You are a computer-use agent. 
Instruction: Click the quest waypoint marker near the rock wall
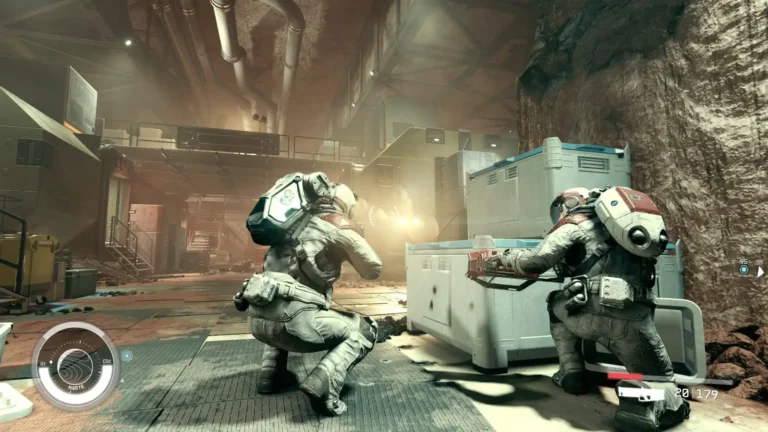(744, 270)
